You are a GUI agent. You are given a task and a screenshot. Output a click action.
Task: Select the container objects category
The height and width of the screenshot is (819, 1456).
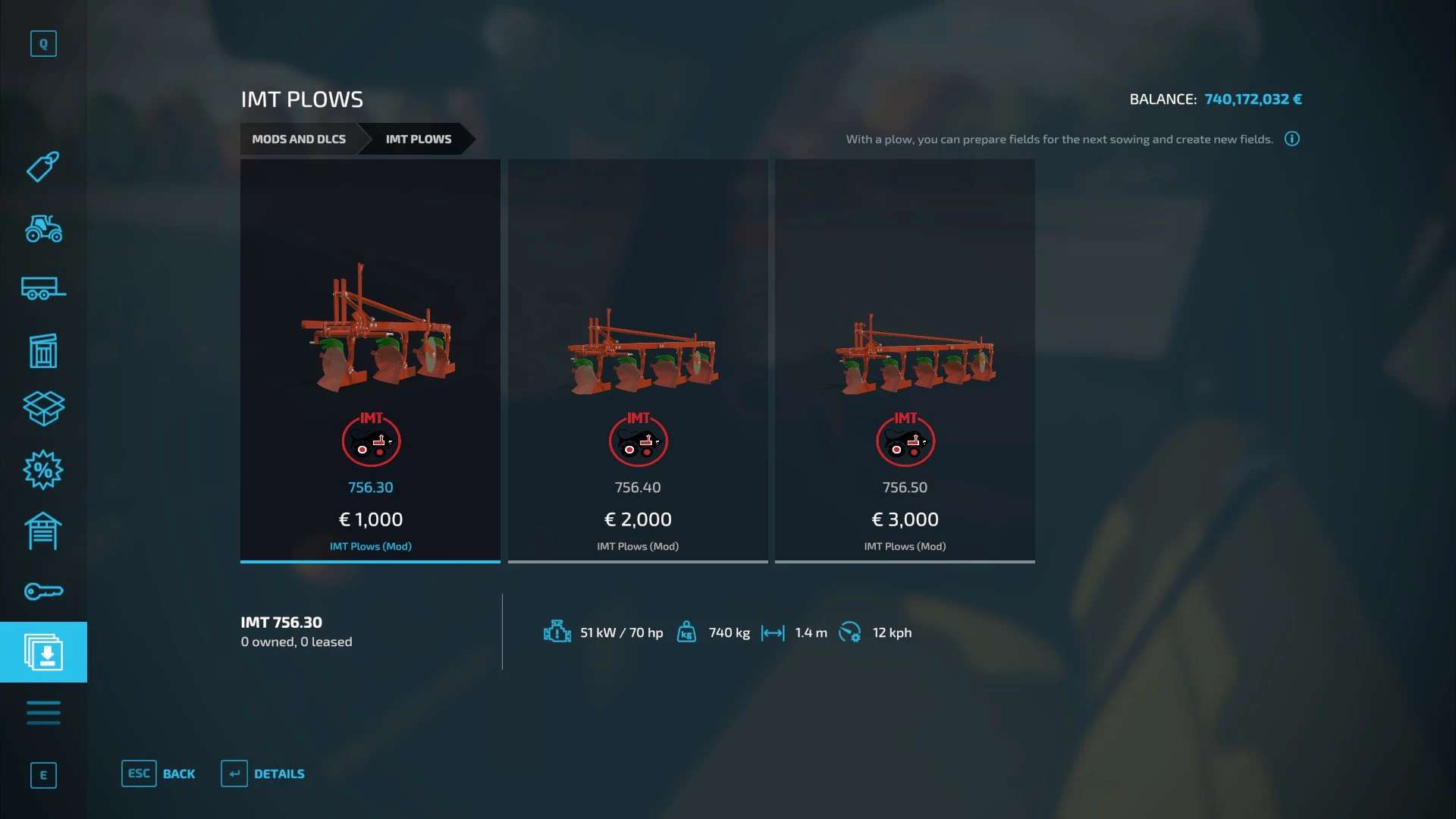43,350
